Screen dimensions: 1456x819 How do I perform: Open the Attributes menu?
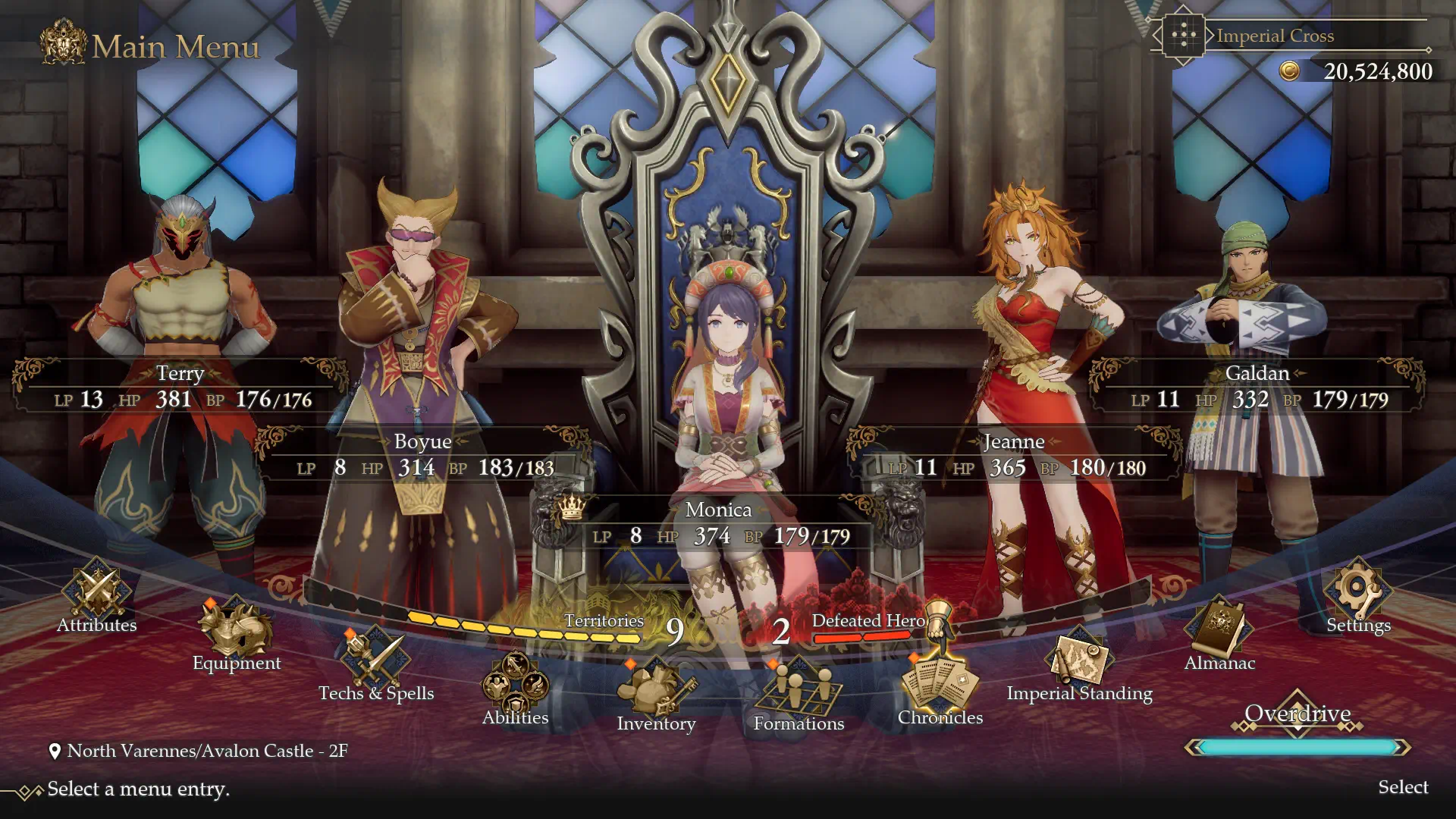(97, 595)
